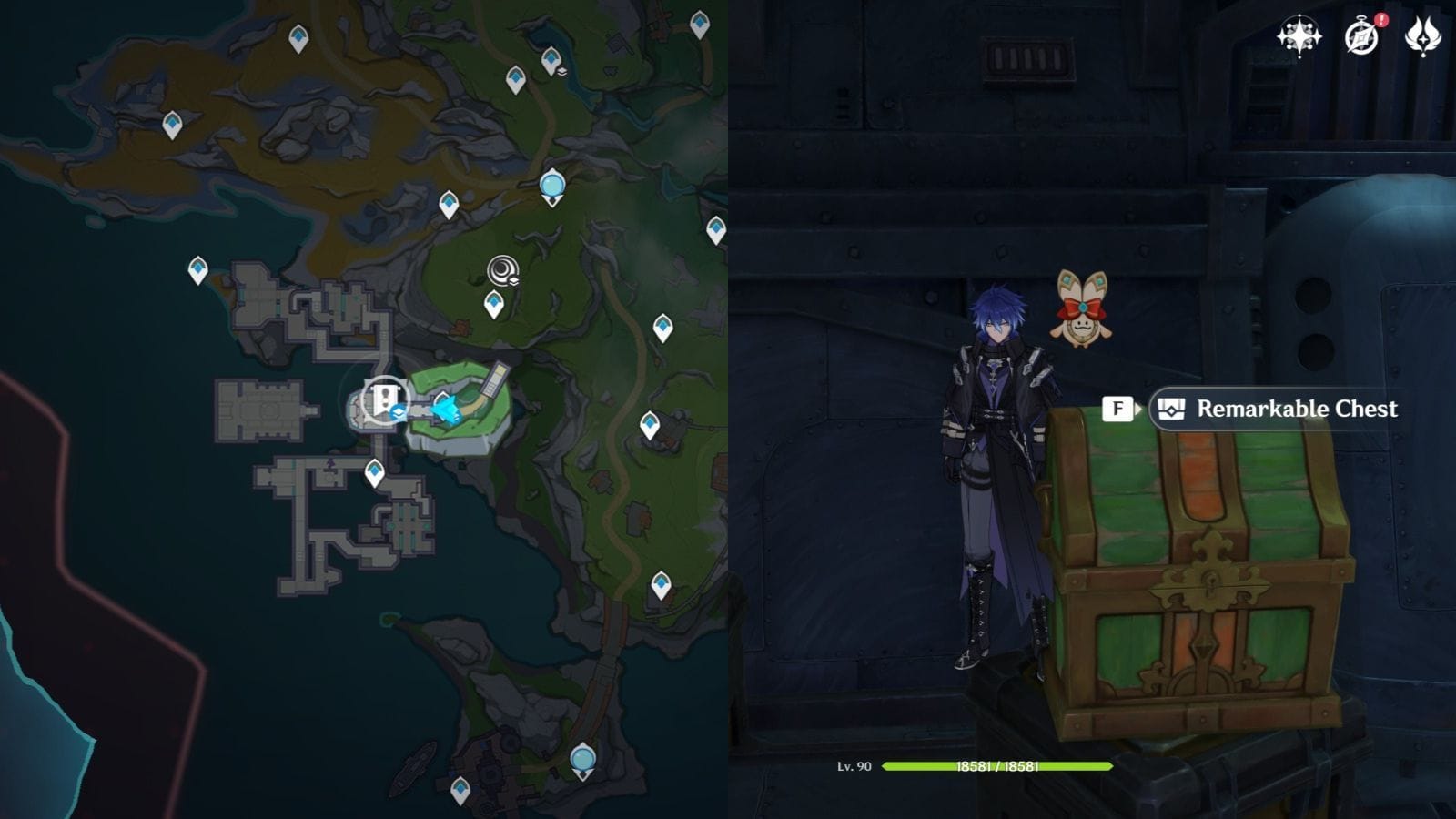Image resolution: width=1456 pixels, height=819 pixels.
Task: Click the F key prompt beside the chest
Action: [1116, 409]
